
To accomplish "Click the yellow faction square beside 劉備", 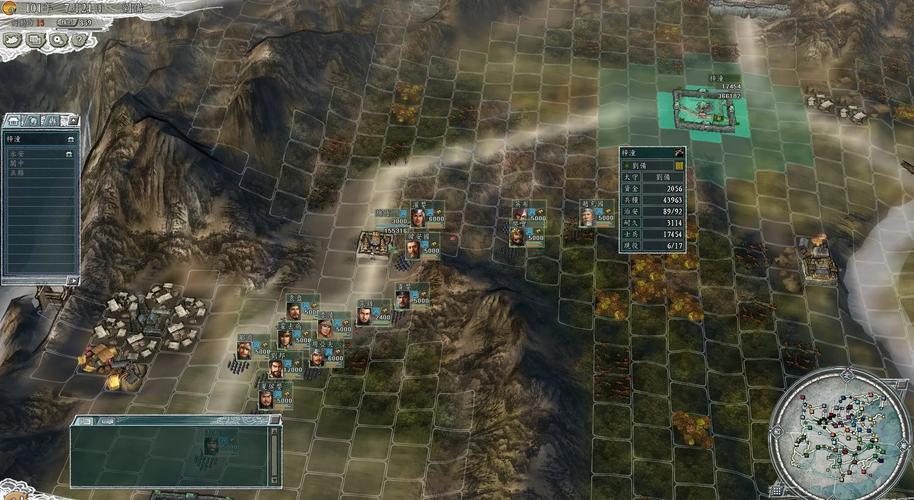I will click(x=679, y=165).
